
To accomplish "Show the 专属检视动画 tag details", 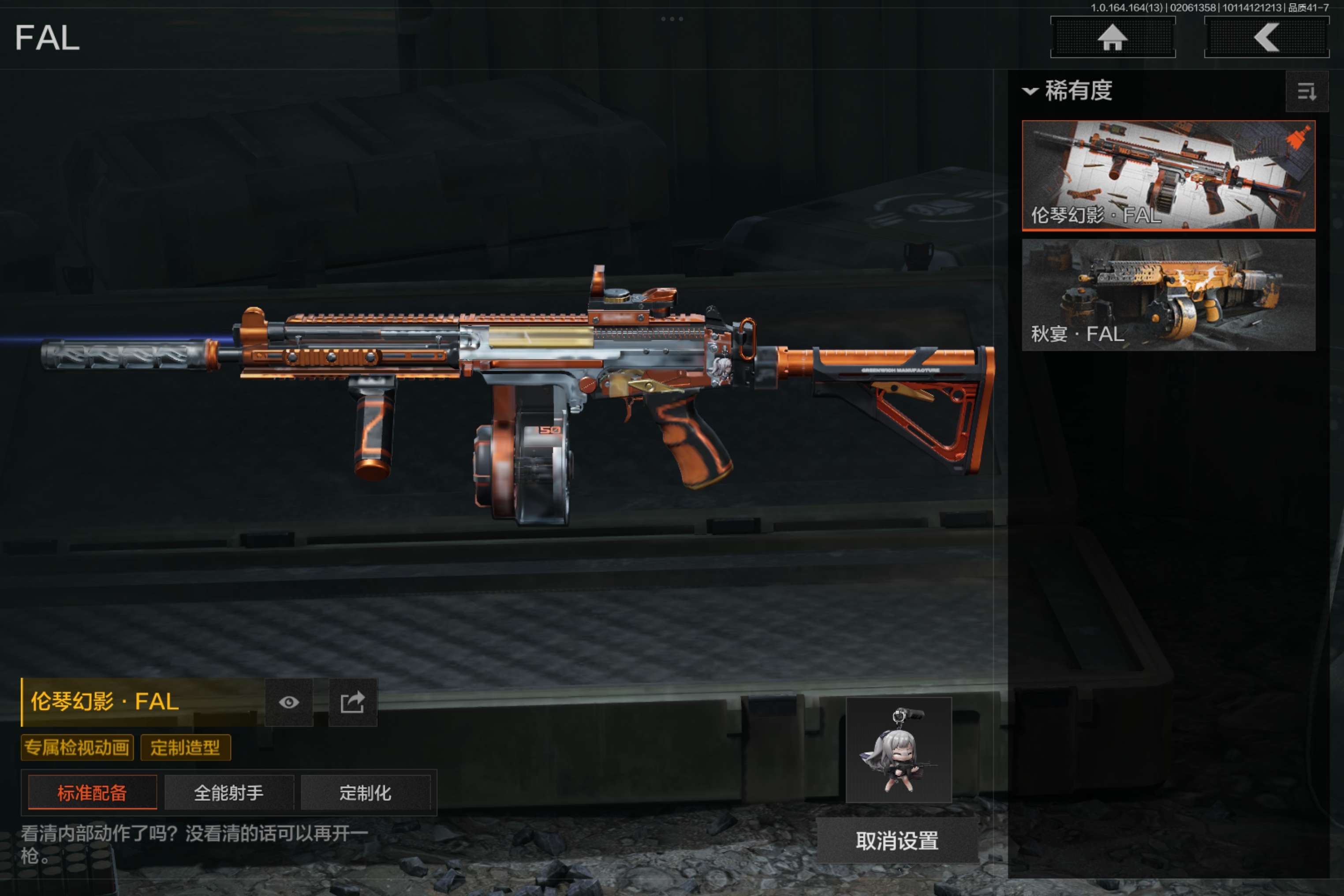I will pyautogui.click(x=77, y=747).
